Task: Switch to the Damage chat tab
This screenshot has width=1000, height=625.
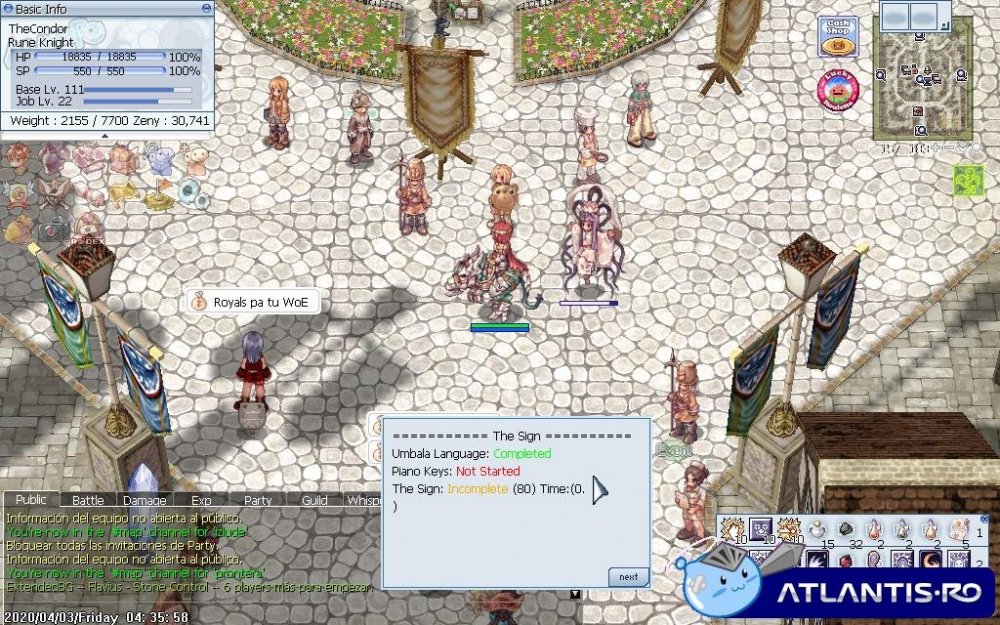Action: tap(144, 500)
